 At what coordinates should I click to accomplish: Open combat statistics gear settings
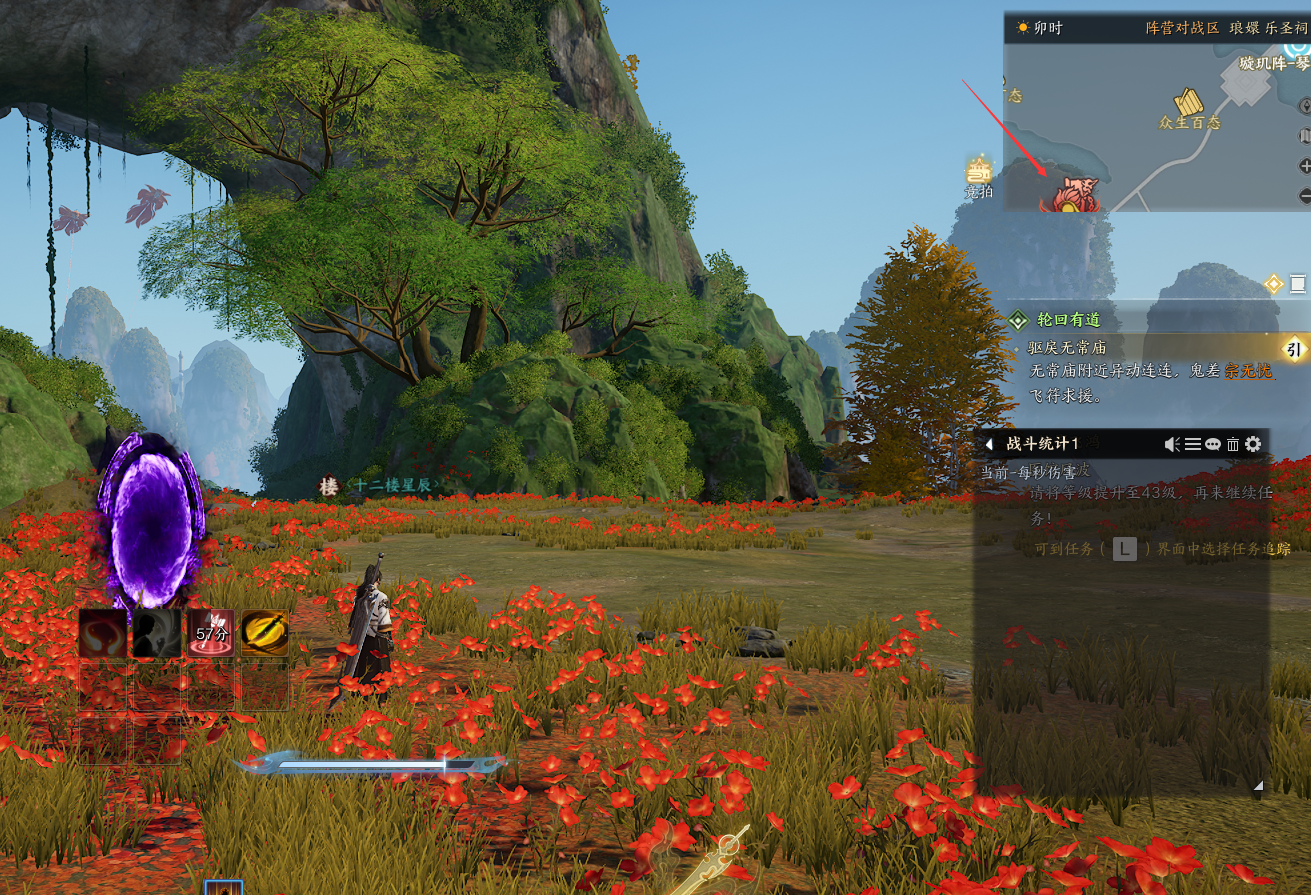(x=1253, y=444)
